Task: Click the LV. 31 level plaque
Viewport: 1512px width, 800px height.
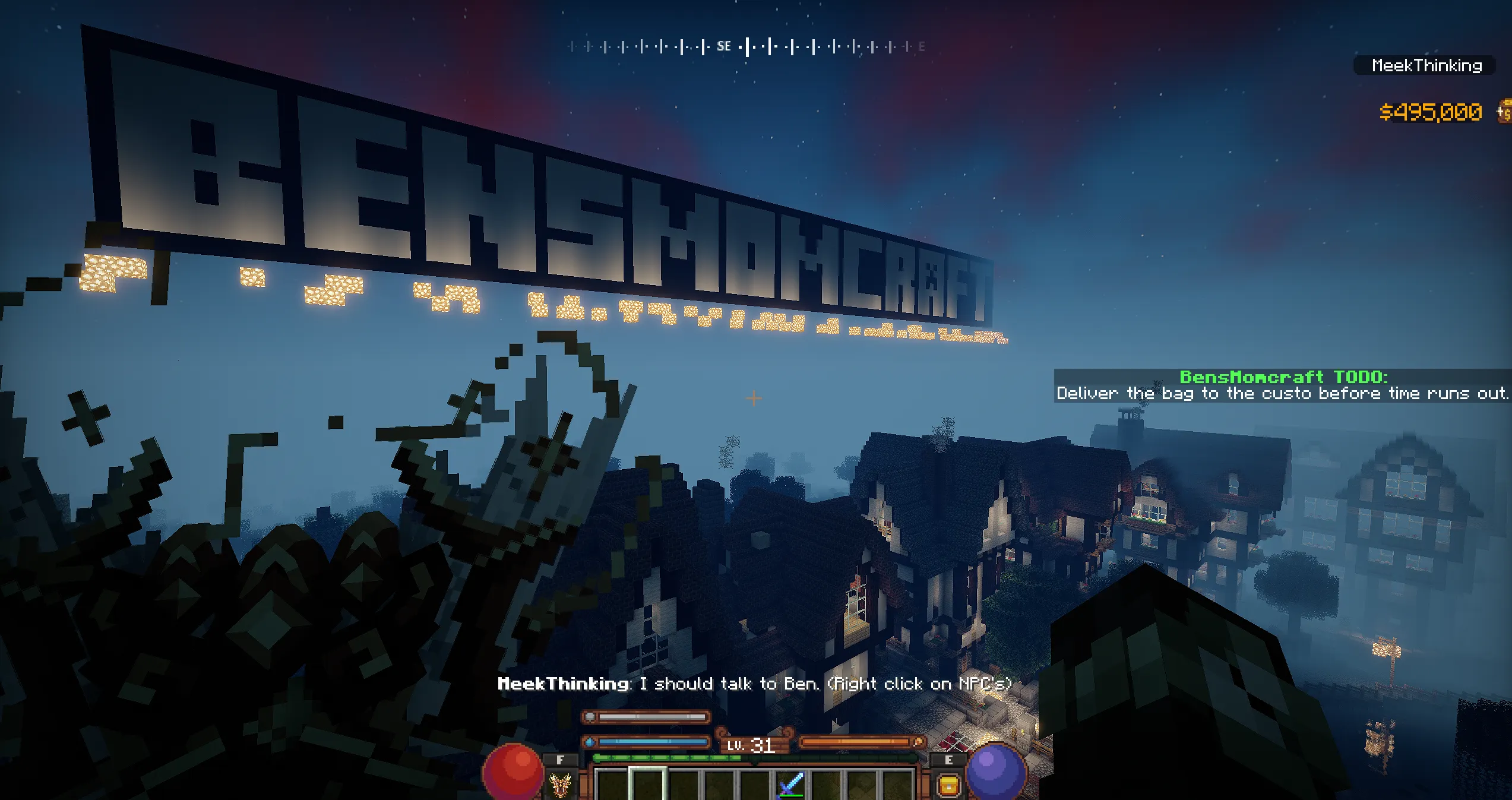Action: pos(754,744)
